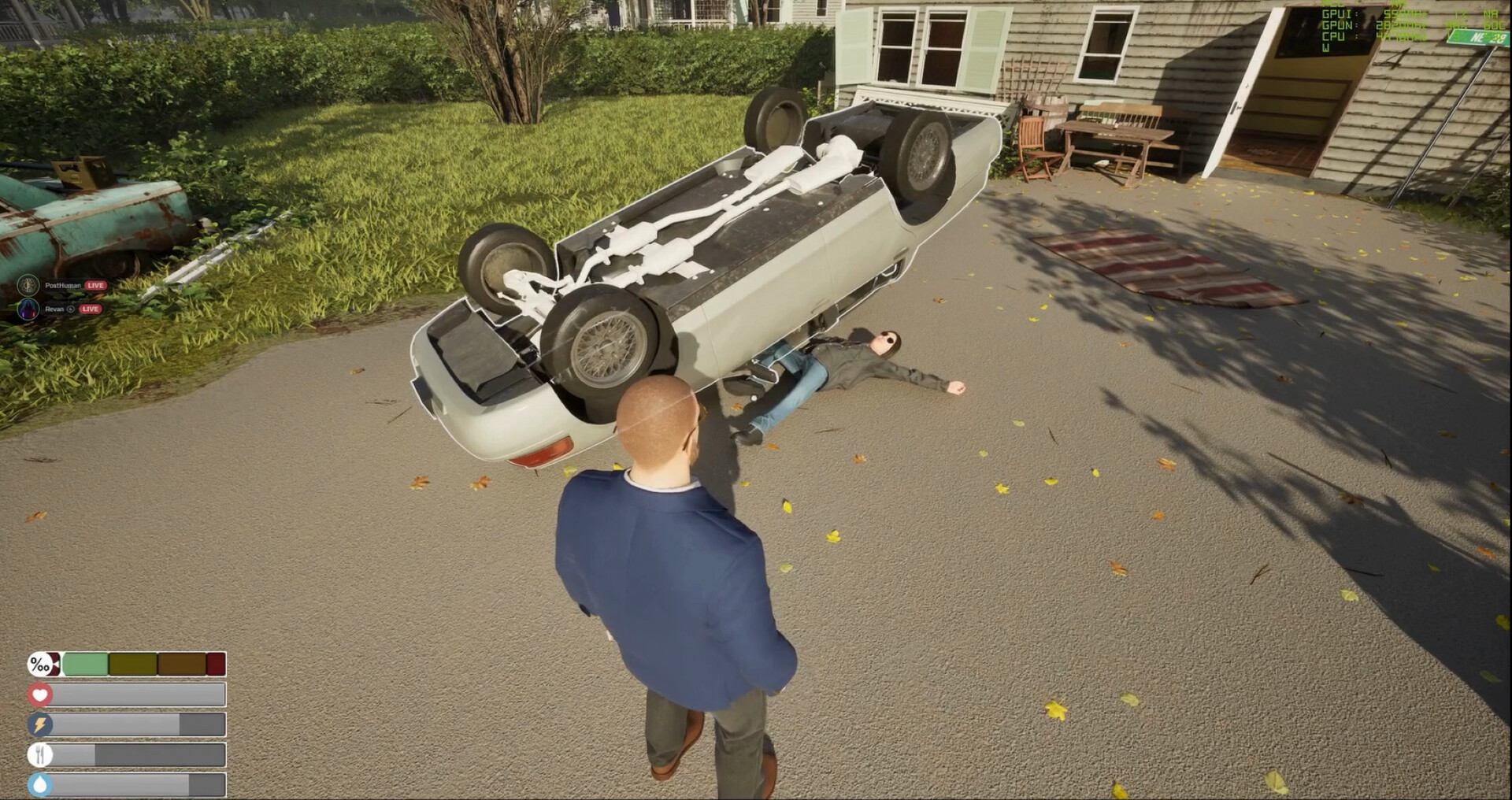This screenshot has width=1512, height=800.
Task: Open PostHuman's circular streamer avatar
Action: pyautogui.click(x=28, y=285)
